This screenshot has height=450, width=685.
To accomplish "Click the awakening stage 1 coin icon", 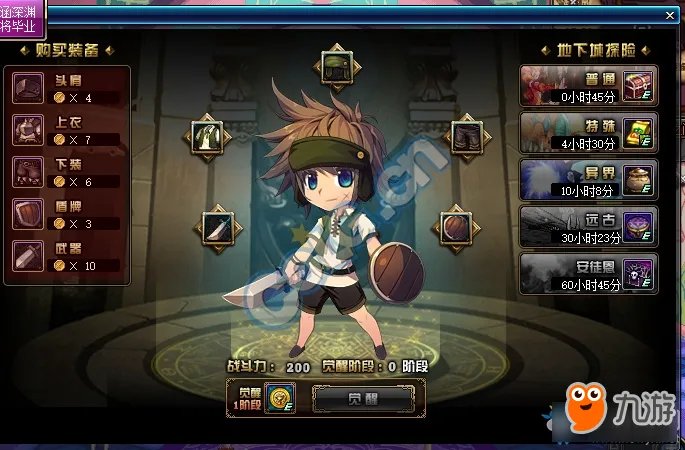I will point(279,399).
